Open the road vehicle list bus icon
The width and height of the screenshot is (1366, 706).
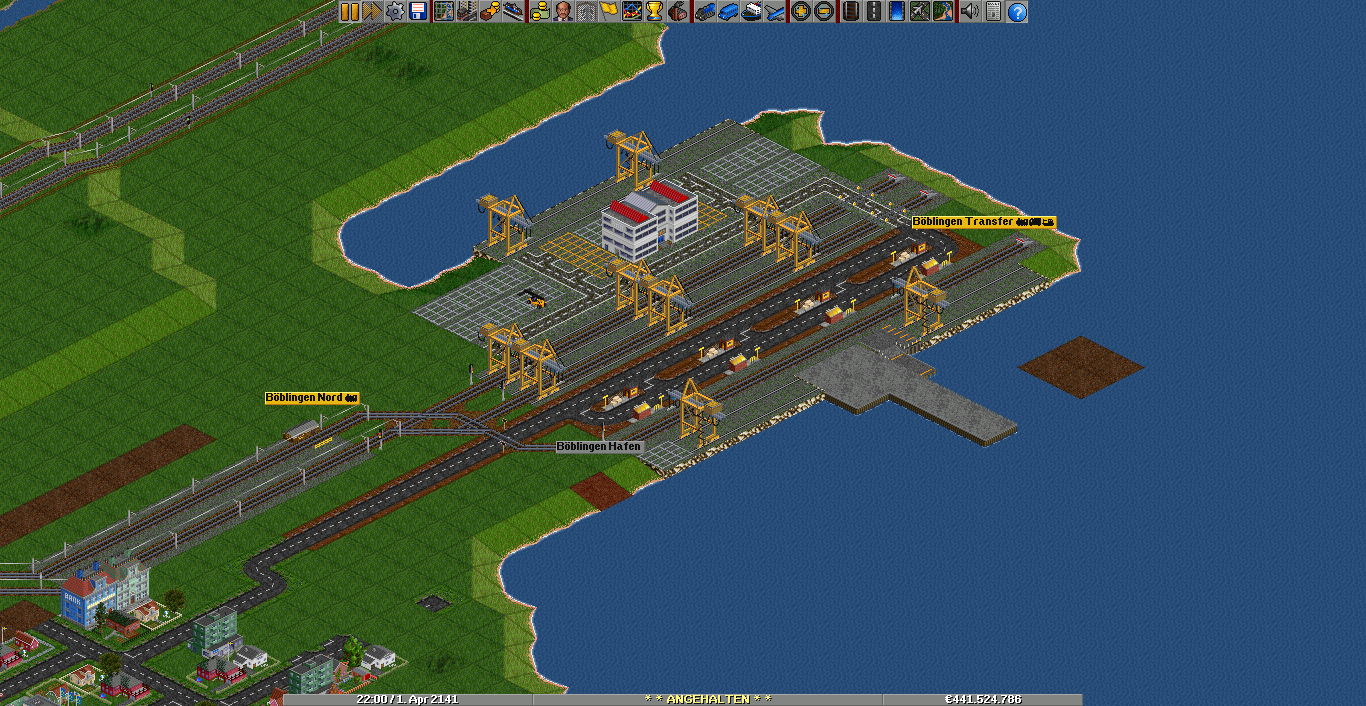pos(727,12)
